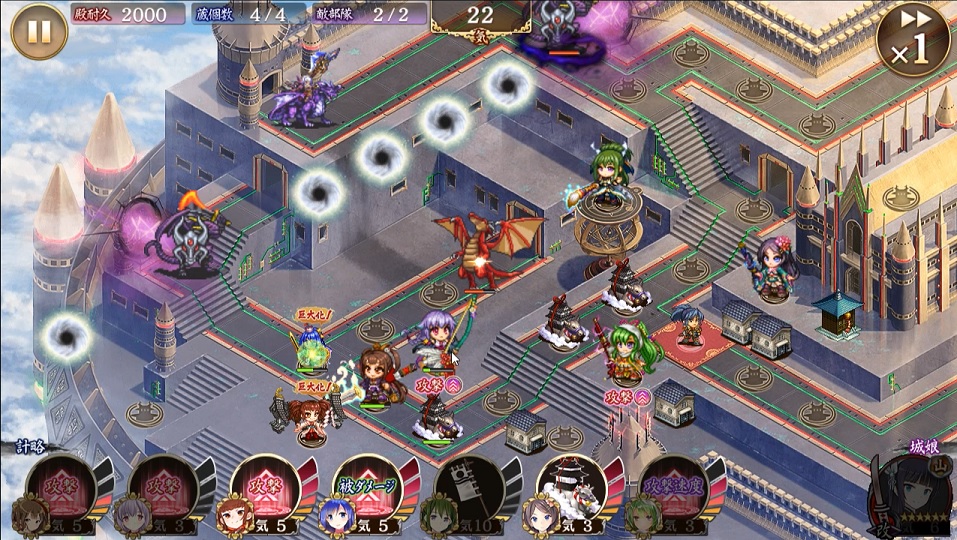
Task: Pause the battle with the pause button
Action: (x=39, y=31)
